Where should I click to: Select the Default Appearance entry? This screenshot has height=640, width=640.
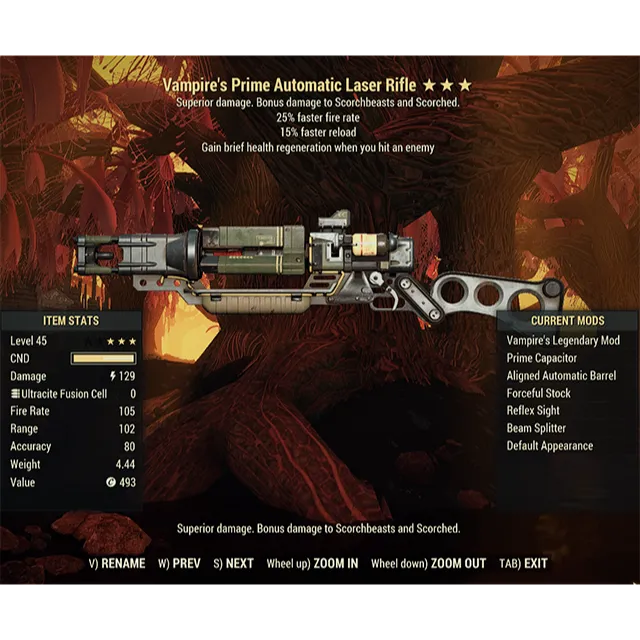click(550, 446)
